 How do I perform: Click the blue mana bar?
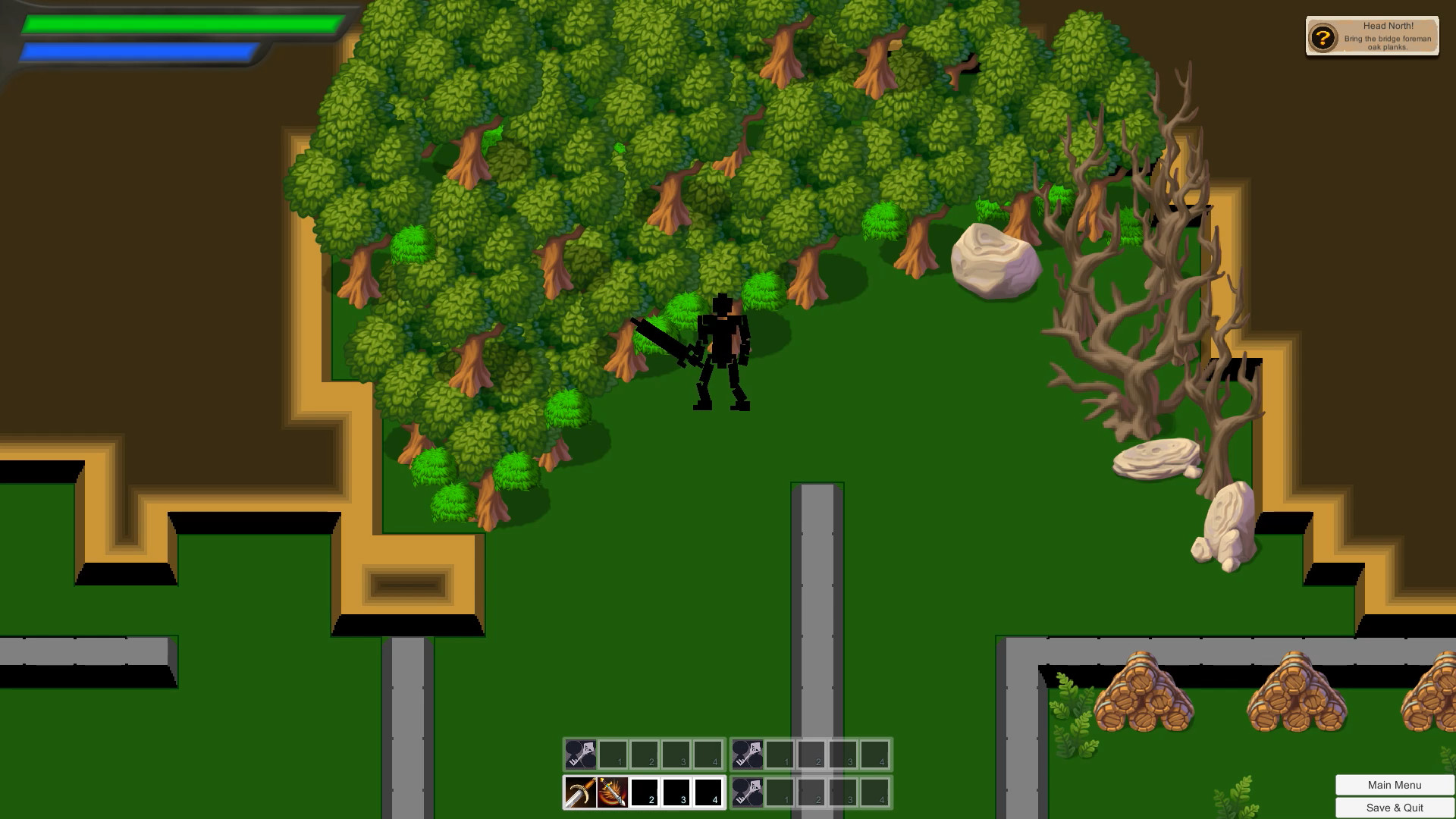tap(136, 50)
